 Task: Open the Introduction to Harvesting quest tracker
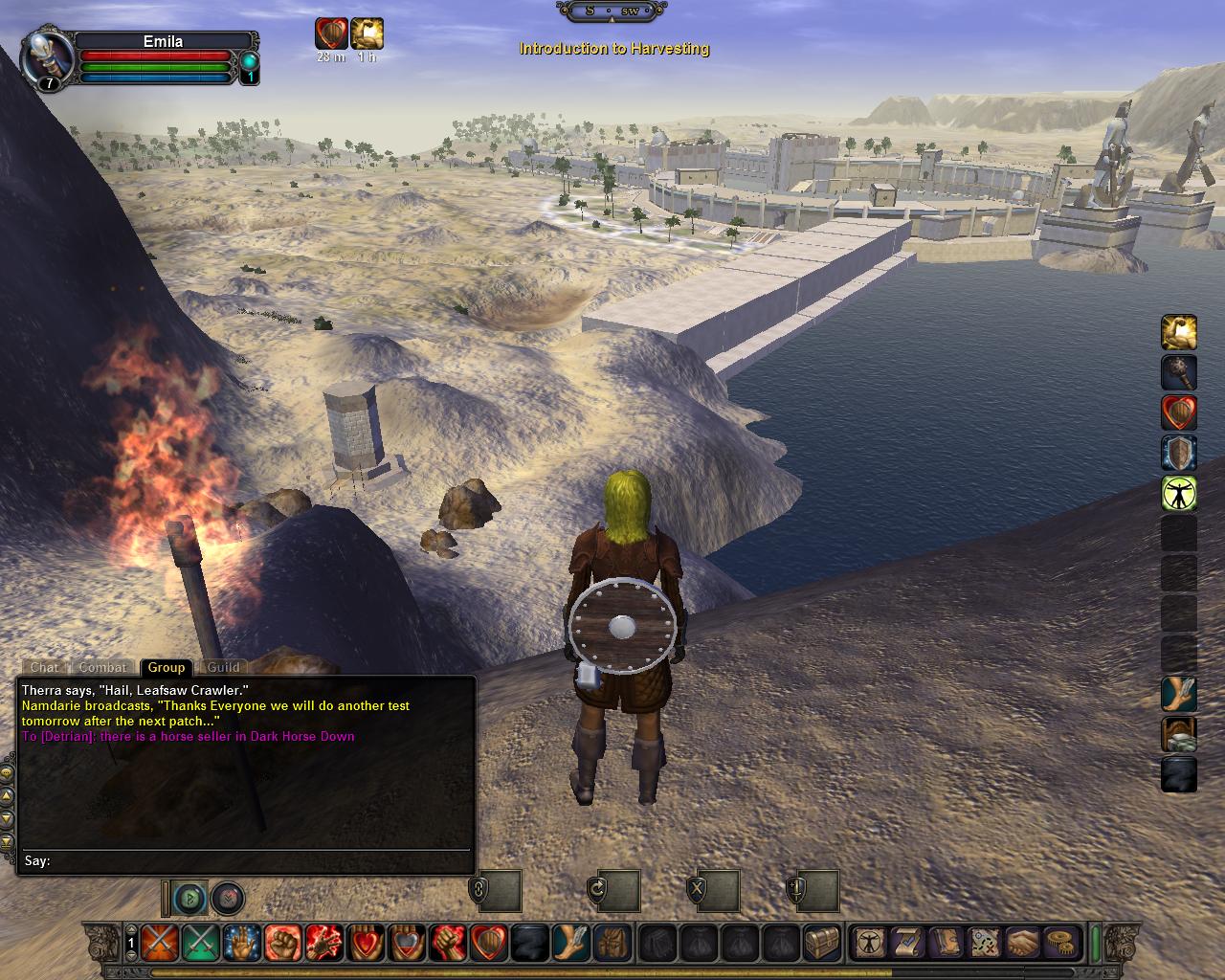point(613,49)
